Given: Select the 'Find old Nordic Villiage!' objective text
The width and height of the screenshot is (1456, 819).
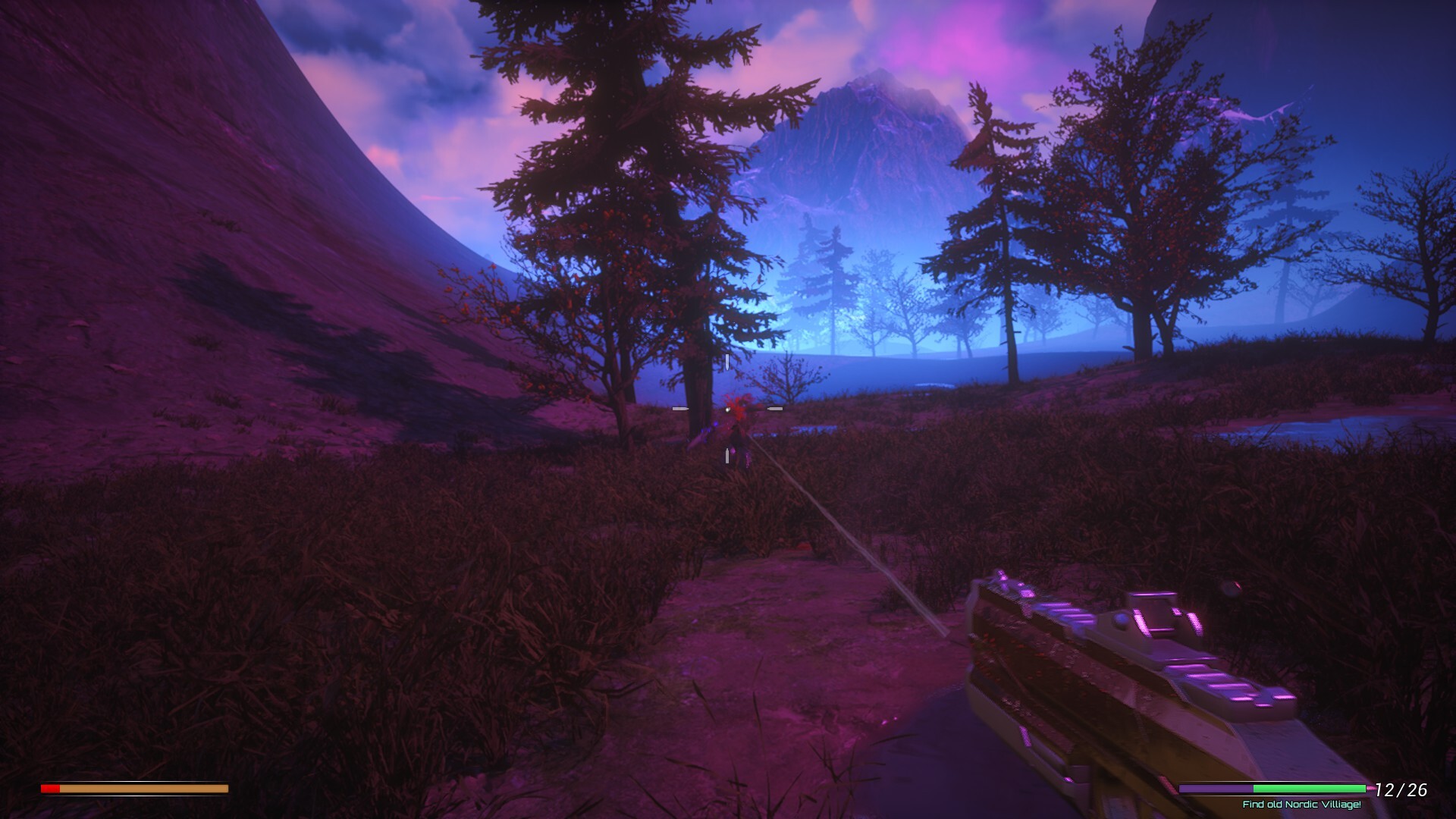Looking at the screenshot, I should [1301, 805].
